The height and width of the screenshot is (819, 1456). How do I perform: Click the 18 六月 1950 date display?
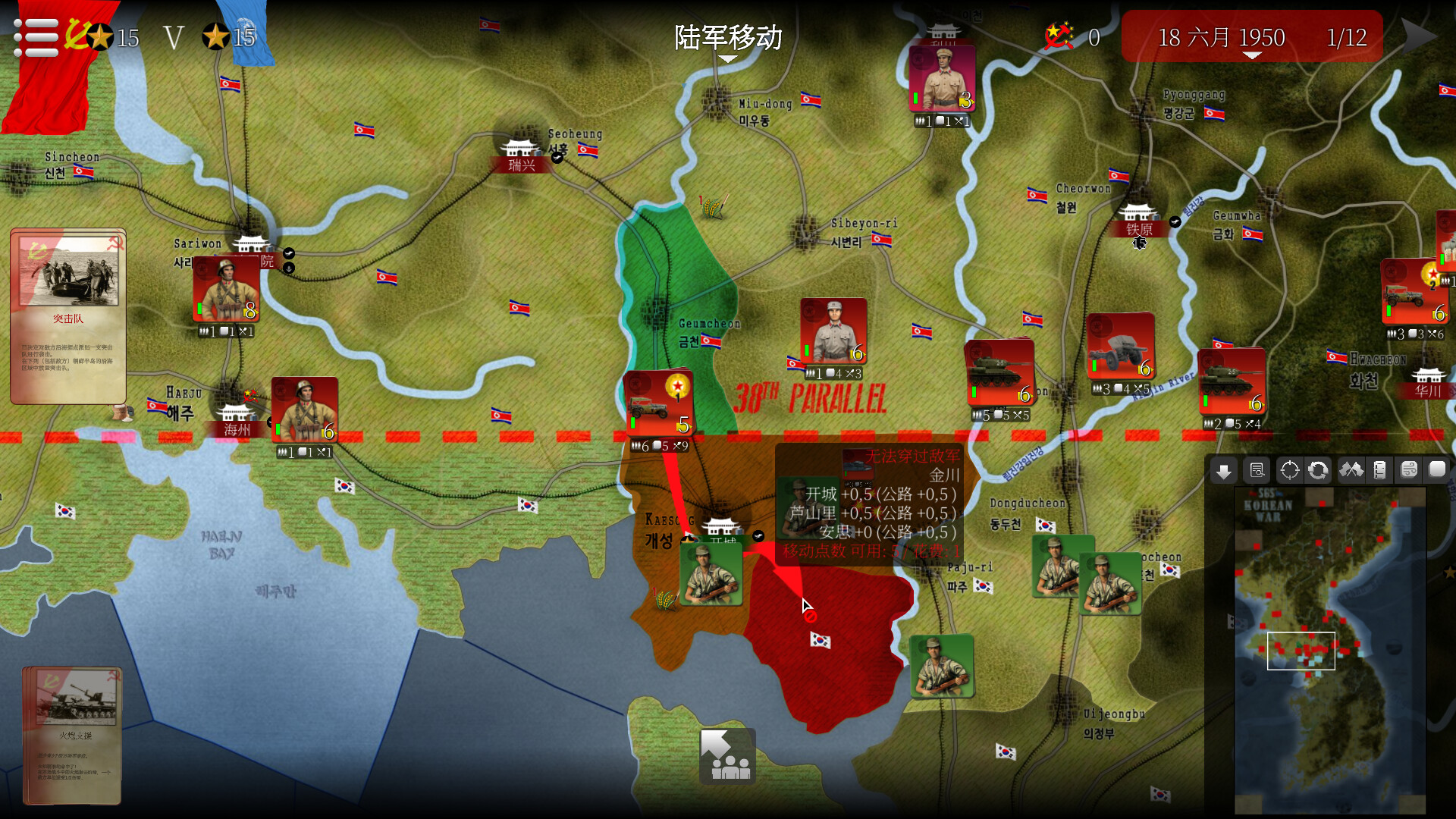click(1220, 37)
